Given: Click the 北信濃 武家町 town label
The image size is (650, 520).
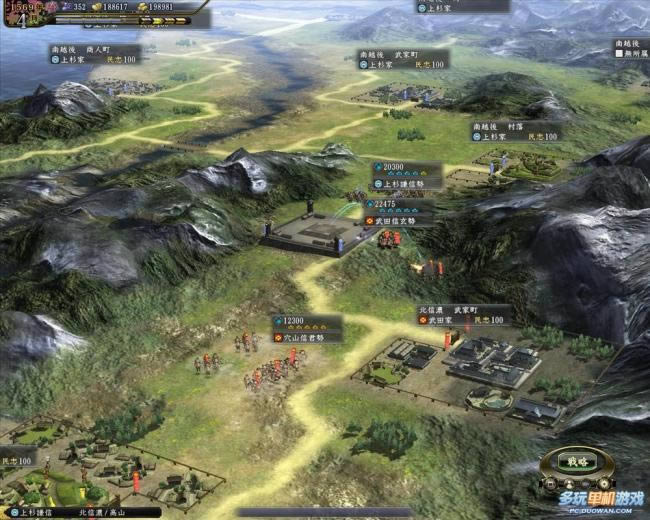Looking at the screenshot, I should point(464,314).
